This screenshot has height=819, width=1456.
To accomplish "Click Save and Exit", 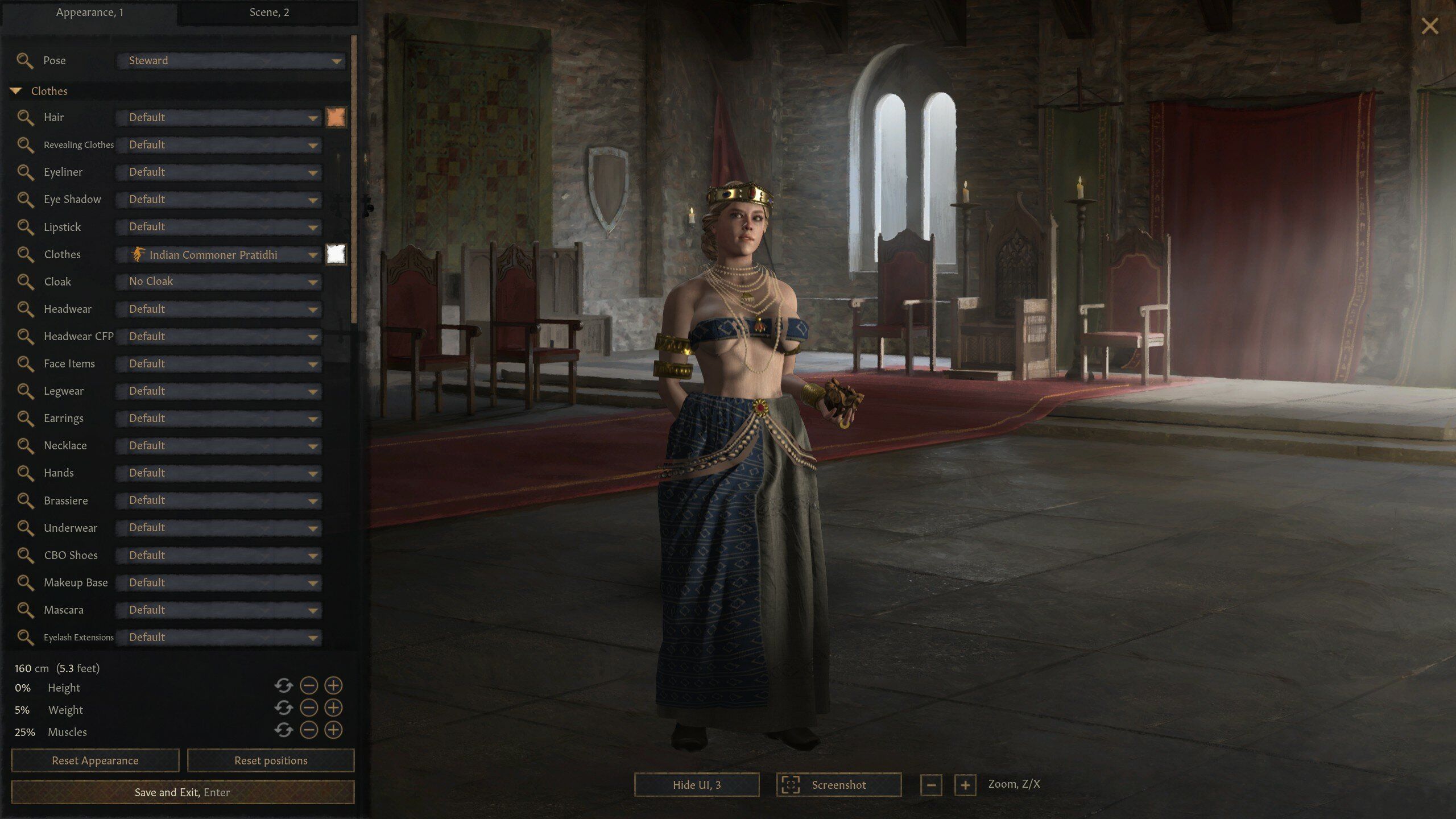I will (182, 792).
